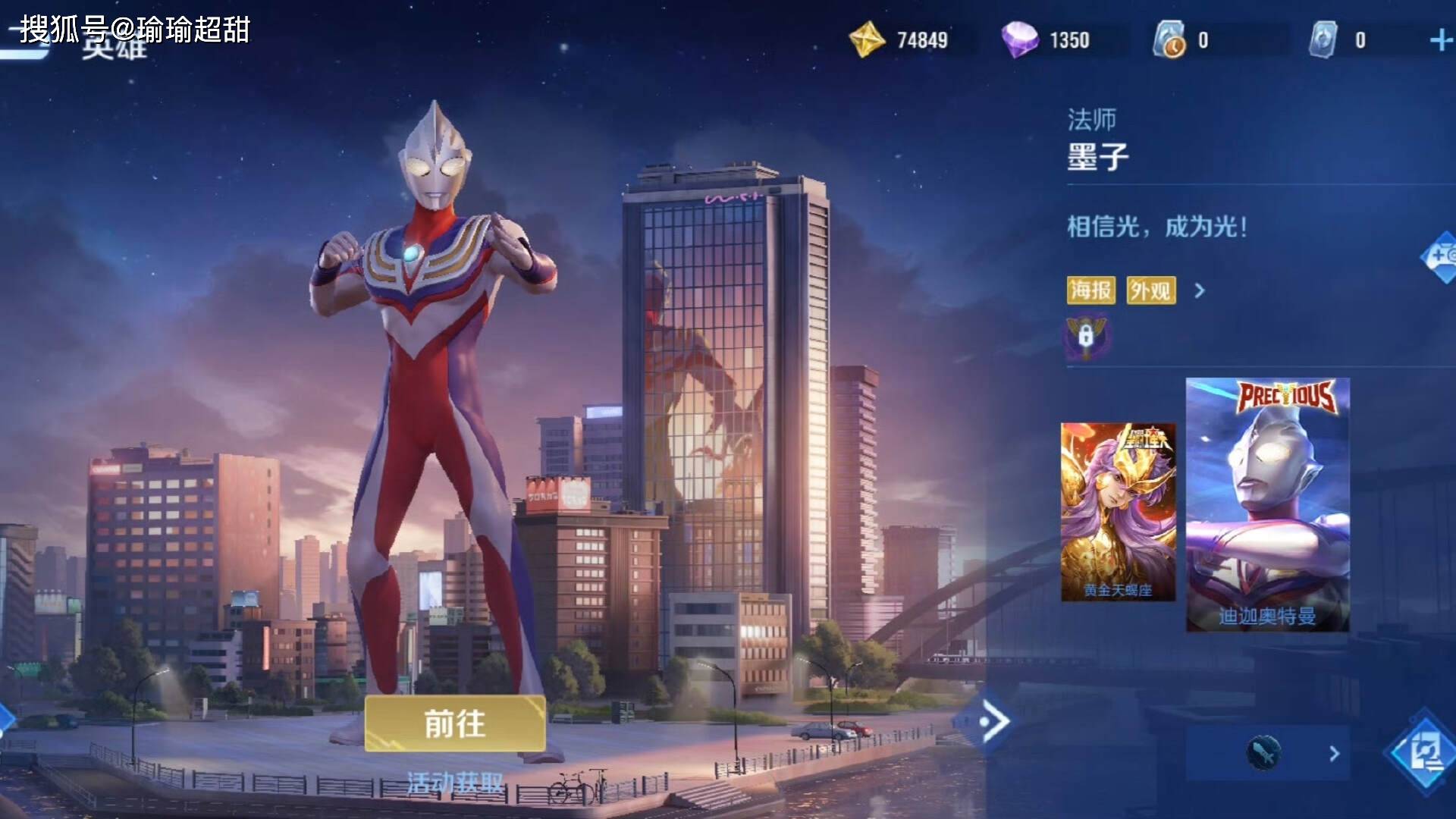Click the yellow 前往 button
The image size is (1456, 819).
point(454,723)
